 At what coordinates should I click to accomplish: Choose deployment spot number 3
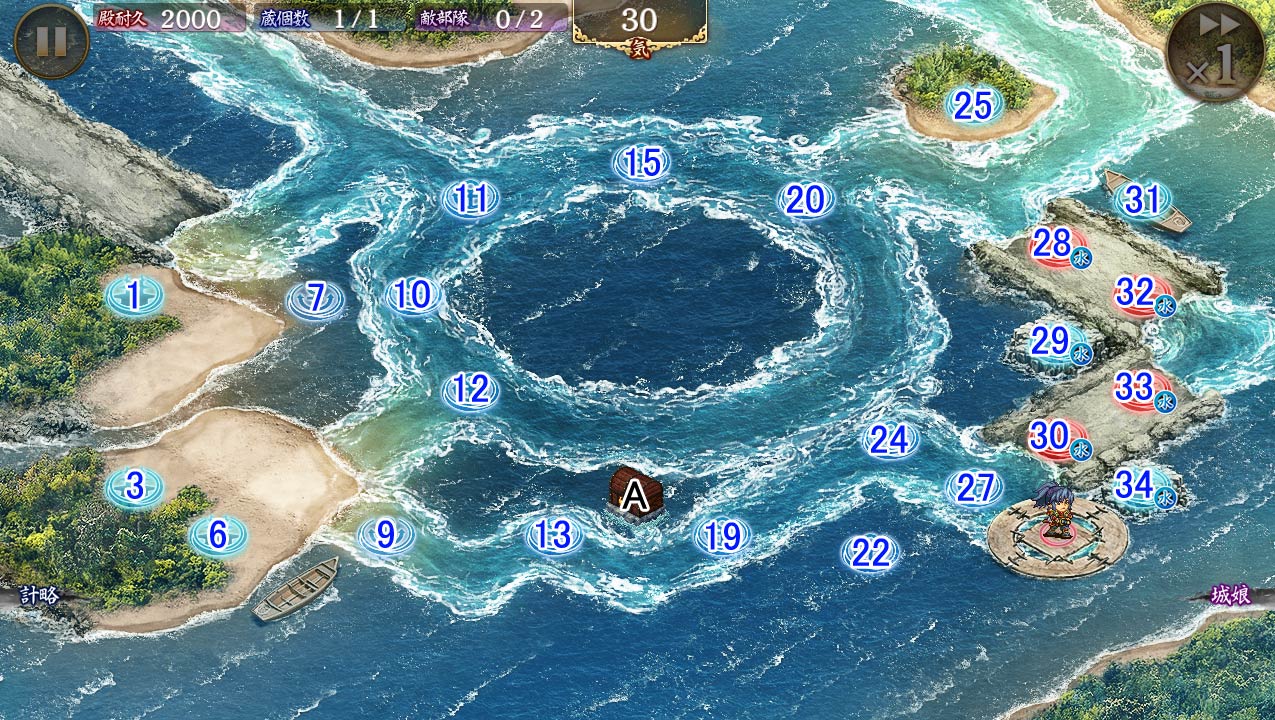point(134,487)
